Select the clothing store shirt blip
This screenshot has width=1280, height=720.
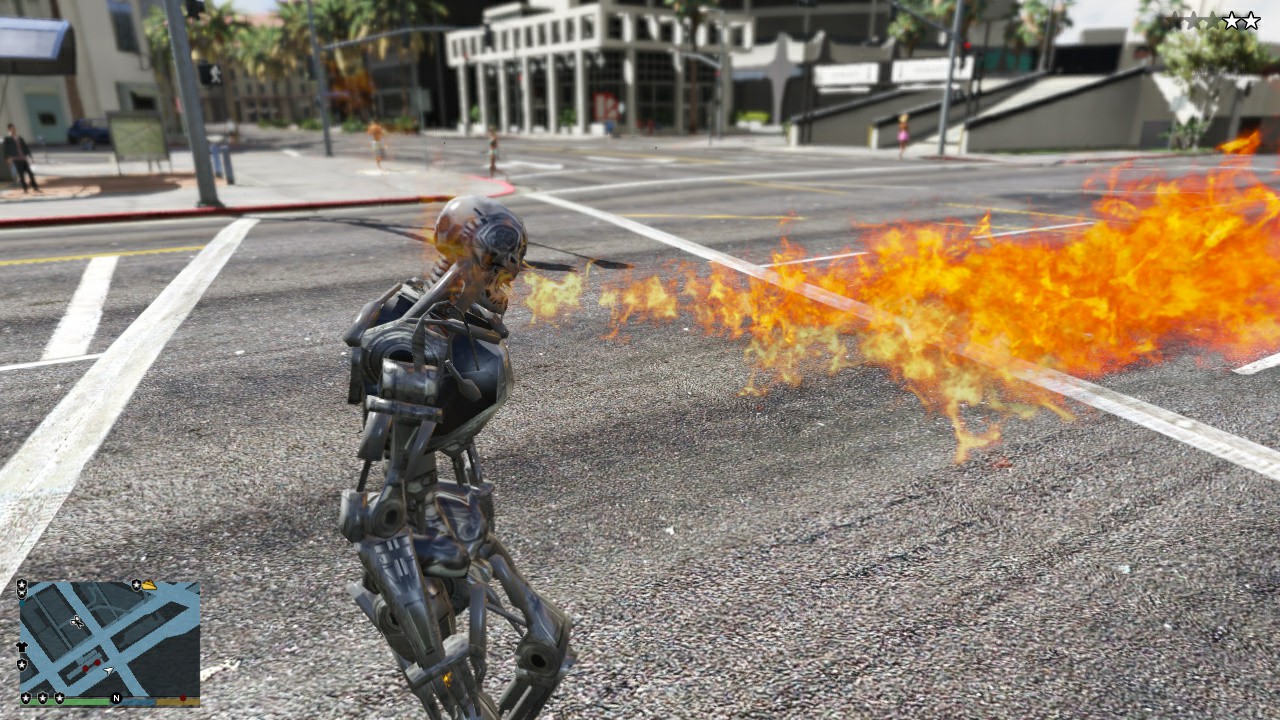coord(22,648)
